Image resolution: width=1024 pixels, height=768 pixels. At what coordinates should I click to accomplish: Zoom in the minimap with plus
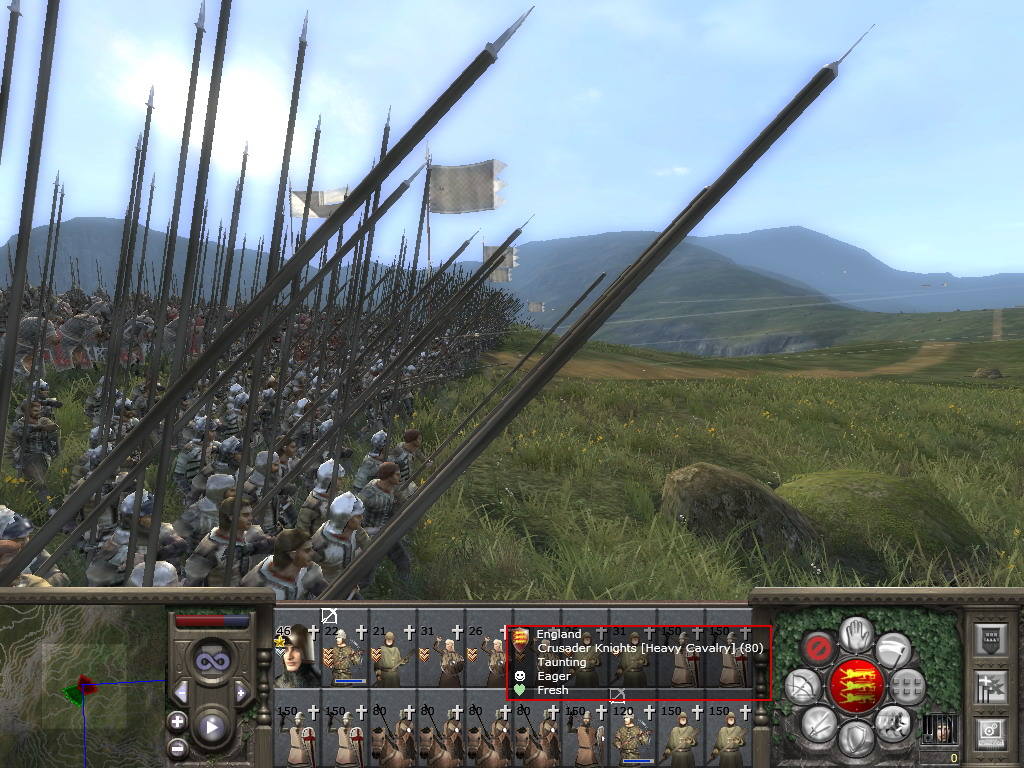click(178, 722)
